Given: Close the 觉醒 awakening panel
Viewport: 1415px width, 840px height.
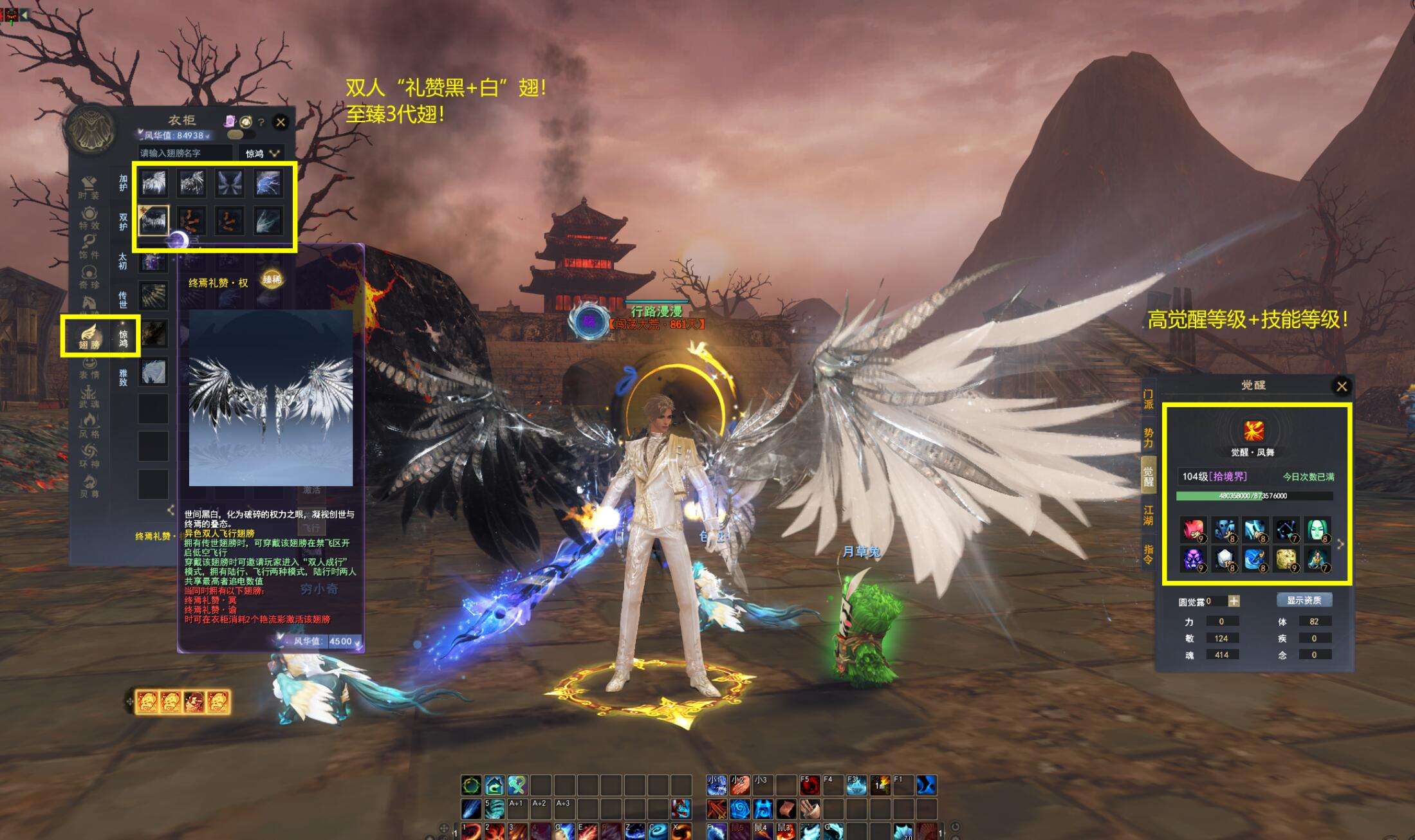Looking at the screenshot, I should pos(1342,386).
